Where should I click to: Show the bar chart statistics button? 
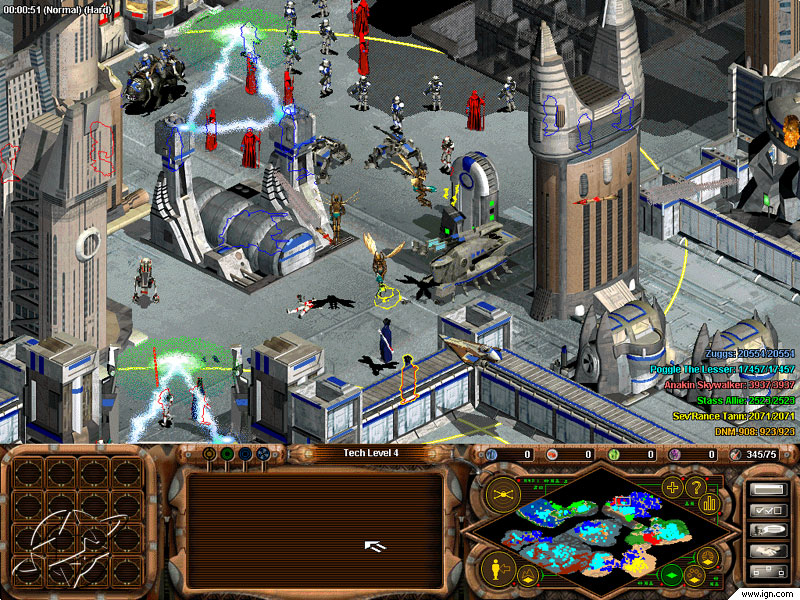point(710,501)
